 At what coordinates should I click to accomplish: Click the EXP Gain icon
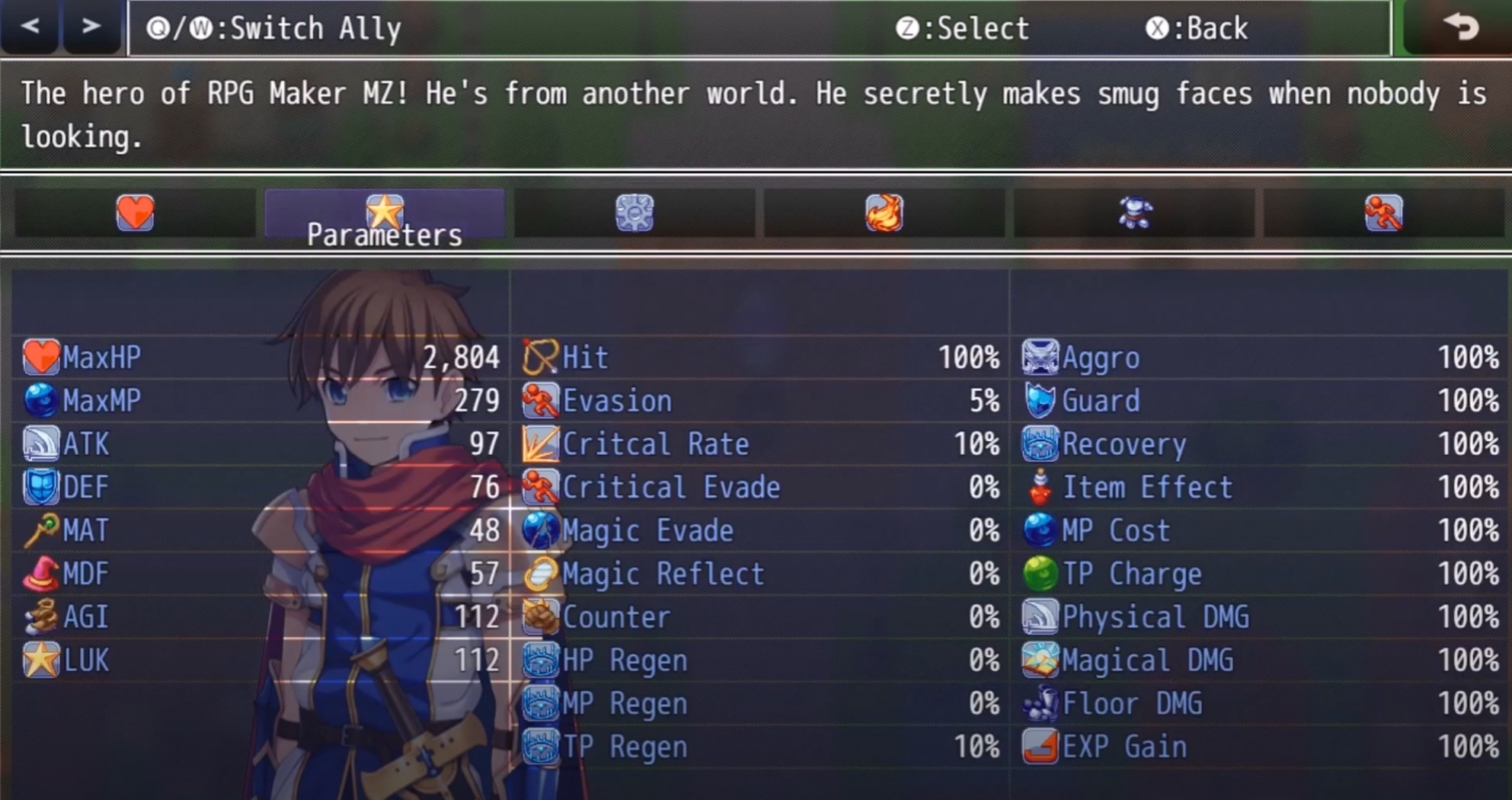(1040, 747)
